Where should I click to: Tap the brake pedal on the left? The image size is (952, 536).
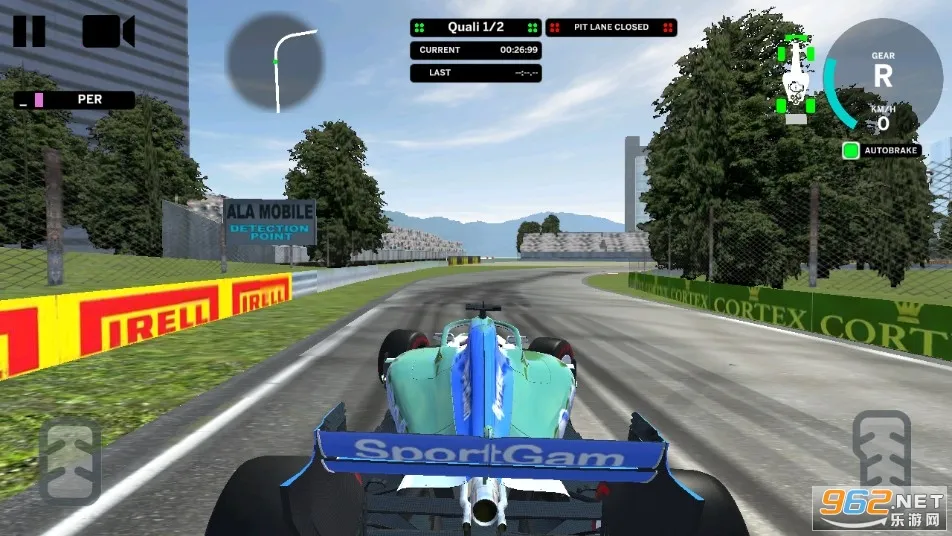click(70, 460)
